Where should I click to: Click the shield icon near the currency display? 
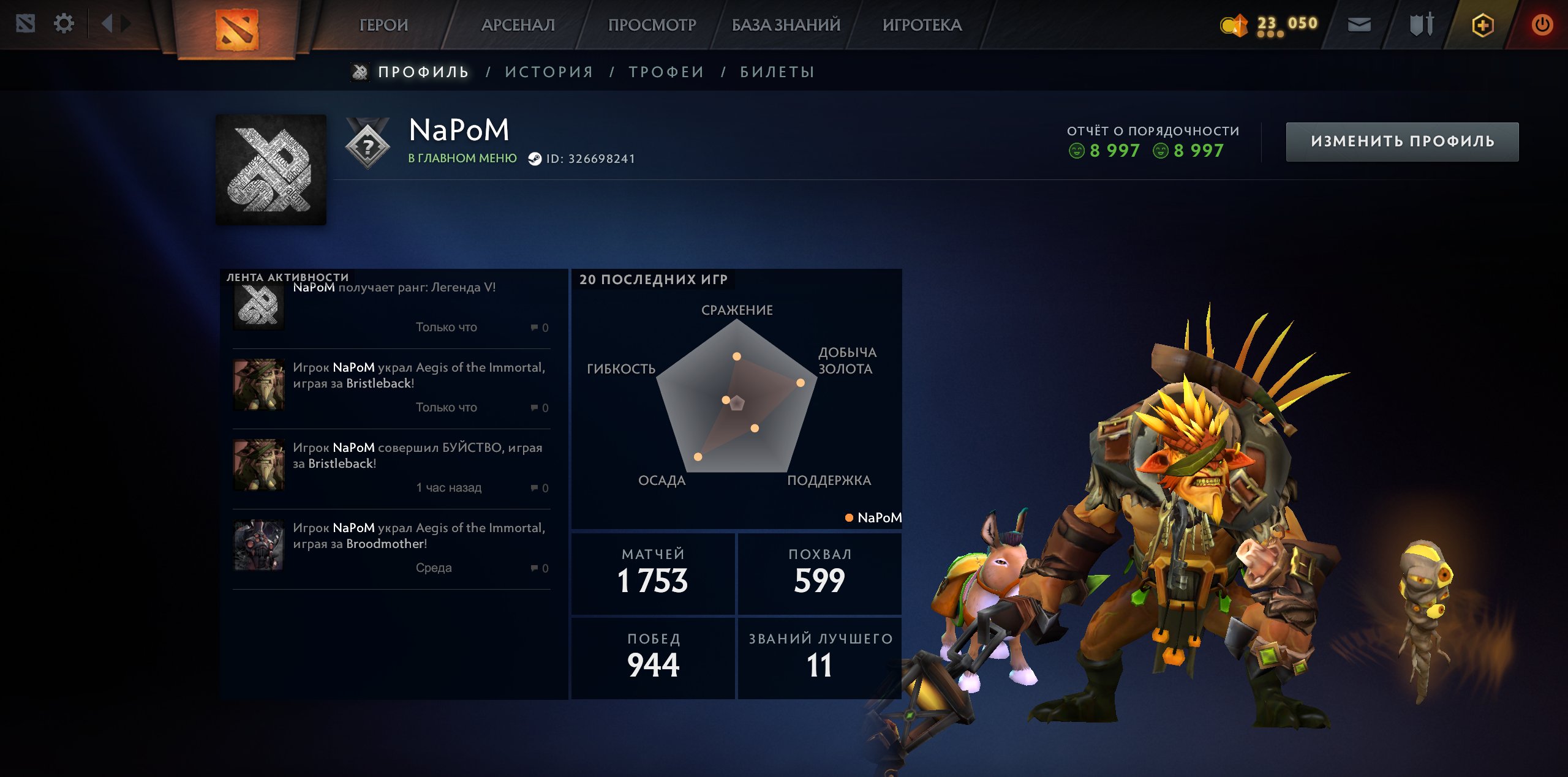(x=1420, y=24)
